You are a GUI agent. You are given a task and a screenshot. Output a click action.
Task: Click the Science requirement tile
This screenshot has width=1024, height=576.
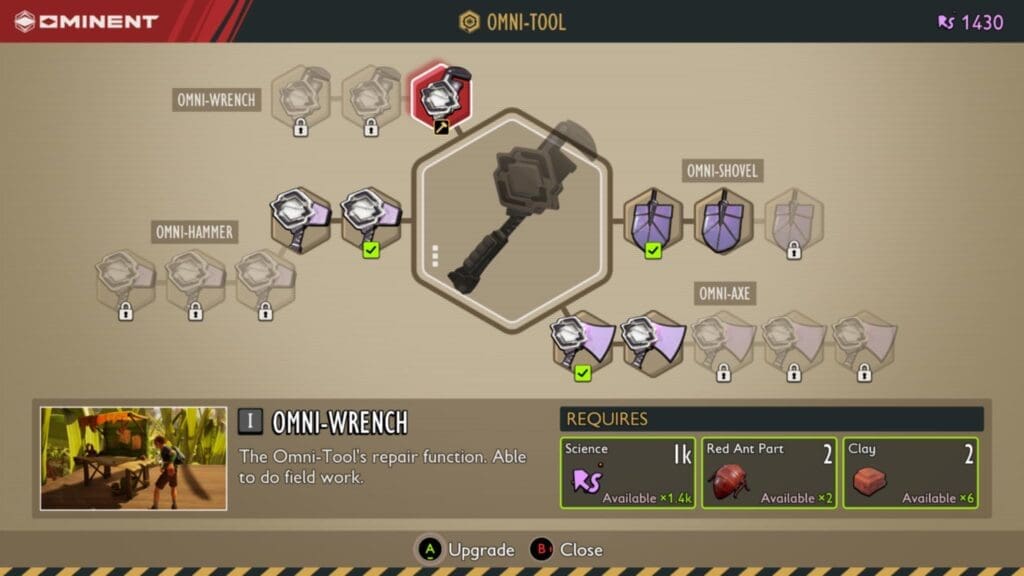pyautogui.click(x=627, y=473)
